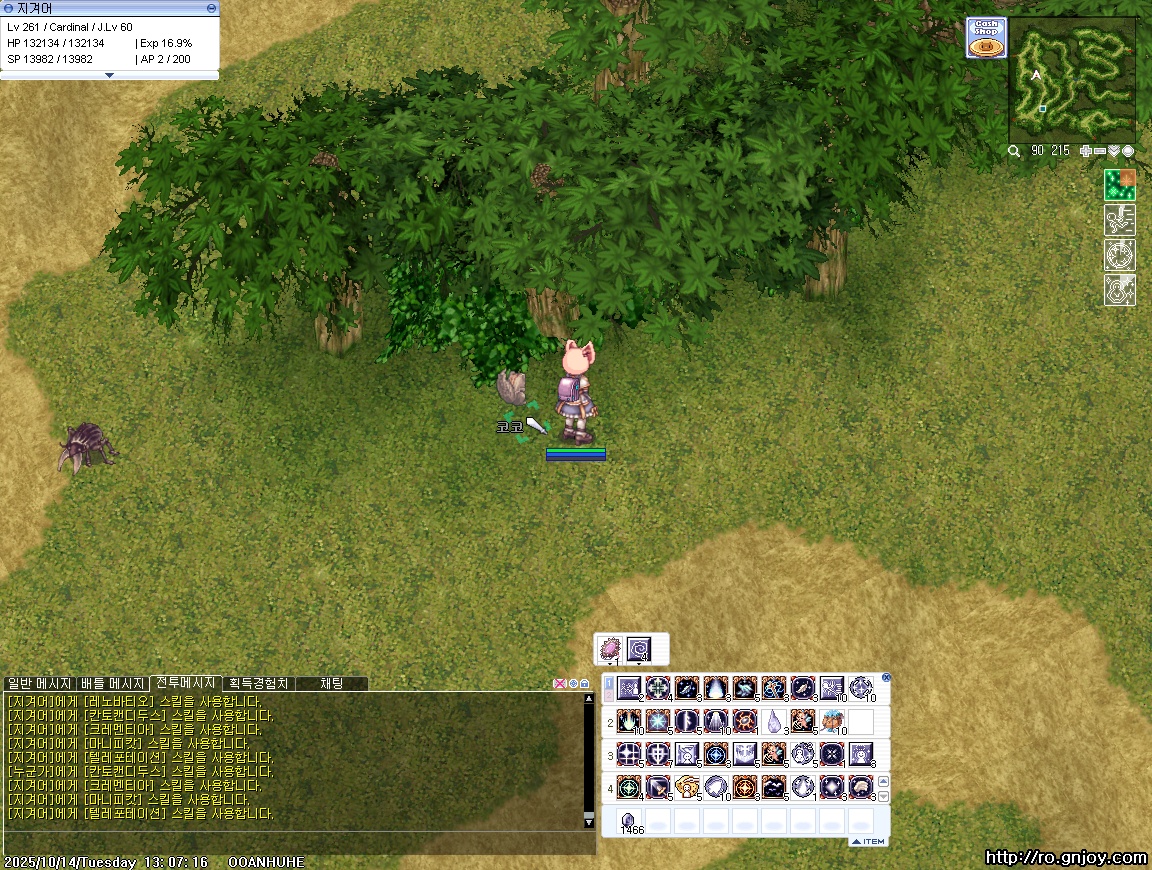The height and width of the screenshot is (870, 1152).
Task: Collapse the character info window arrow
Action: tap(109, 75)
